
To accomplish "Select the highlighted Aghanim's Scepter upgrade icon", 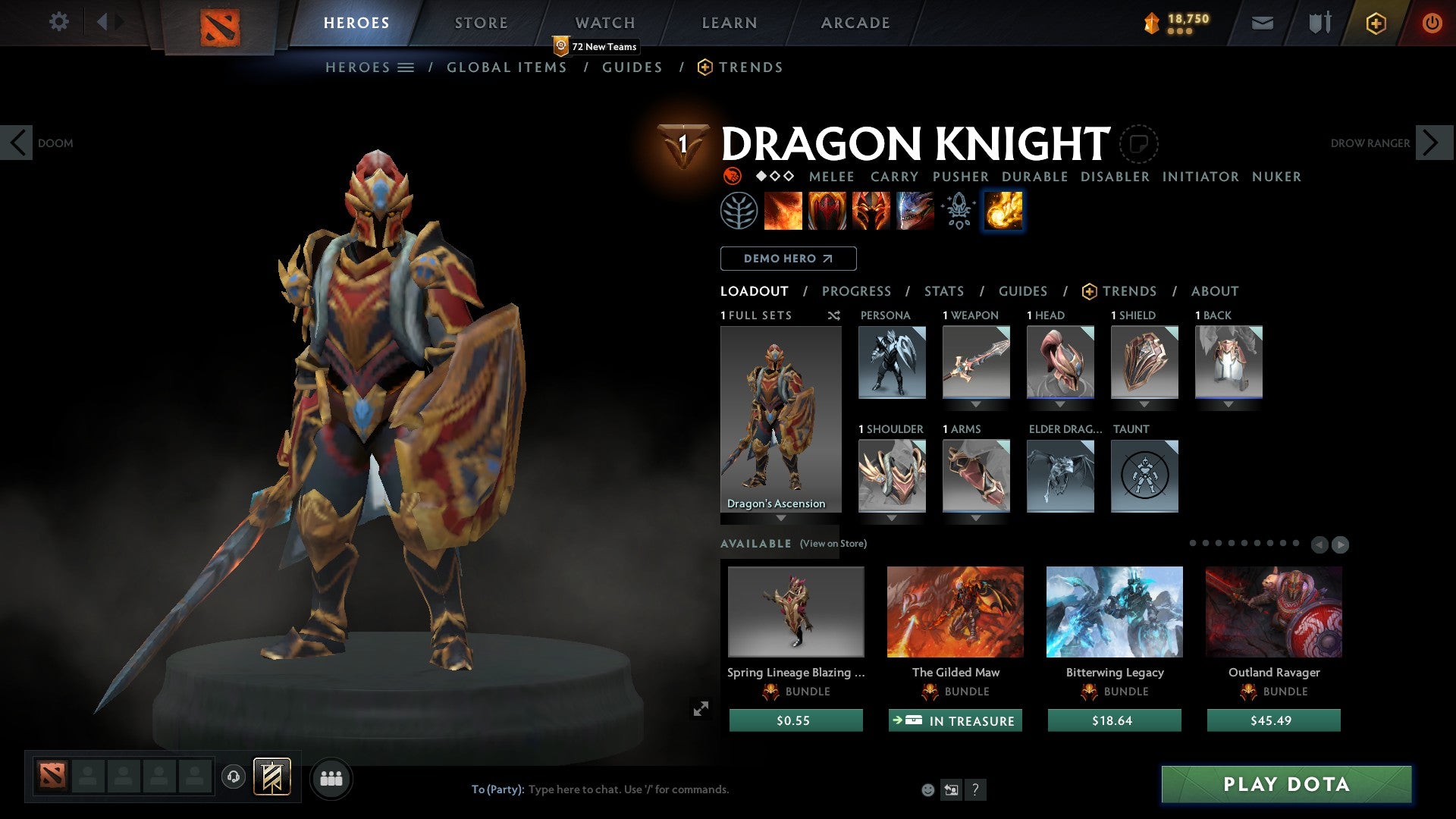I will point(1003,211).
